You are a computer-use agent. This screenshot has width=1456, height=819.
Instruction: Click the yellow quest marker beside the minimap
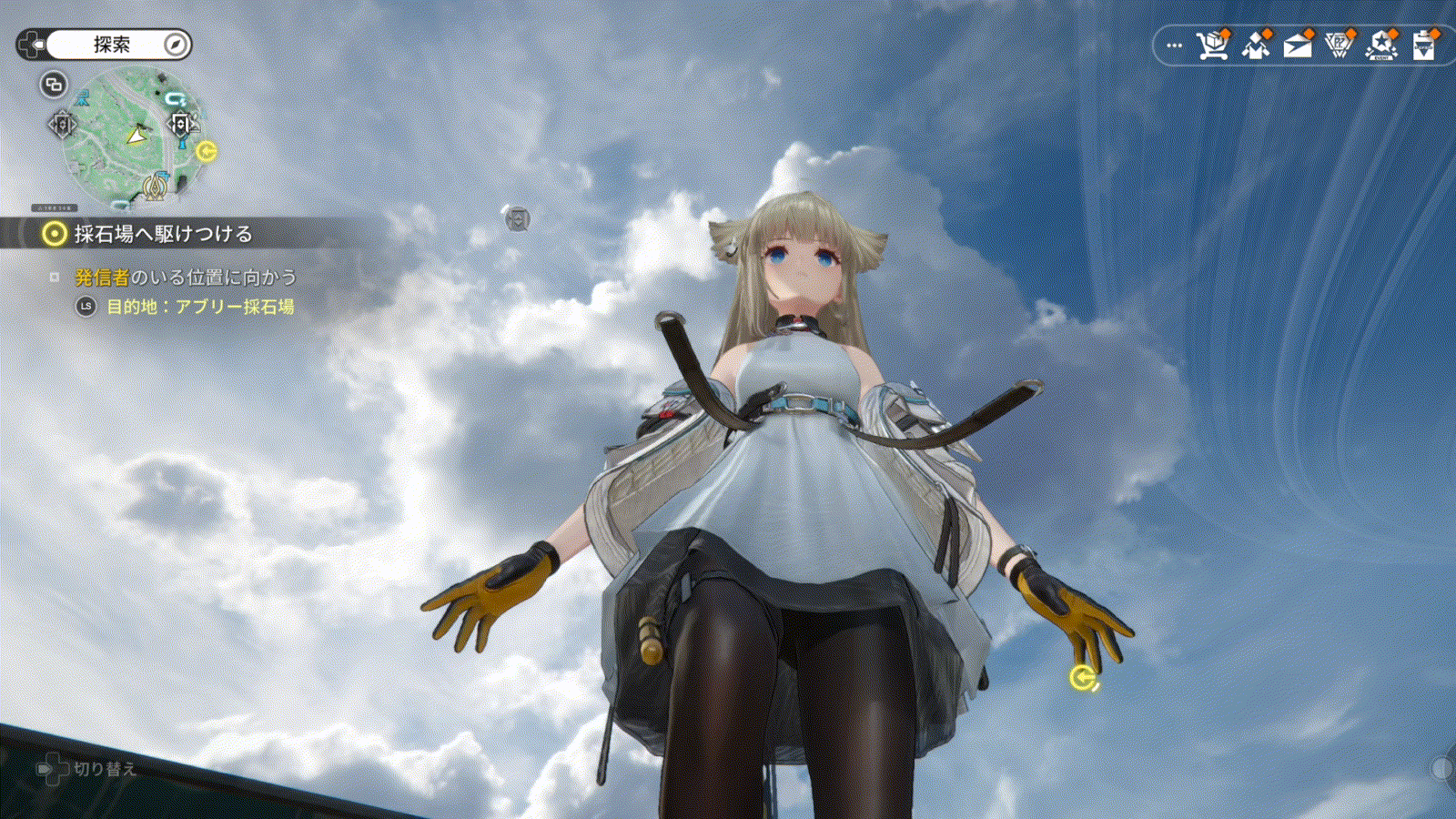pyautogui.click(x=207, y=151)
